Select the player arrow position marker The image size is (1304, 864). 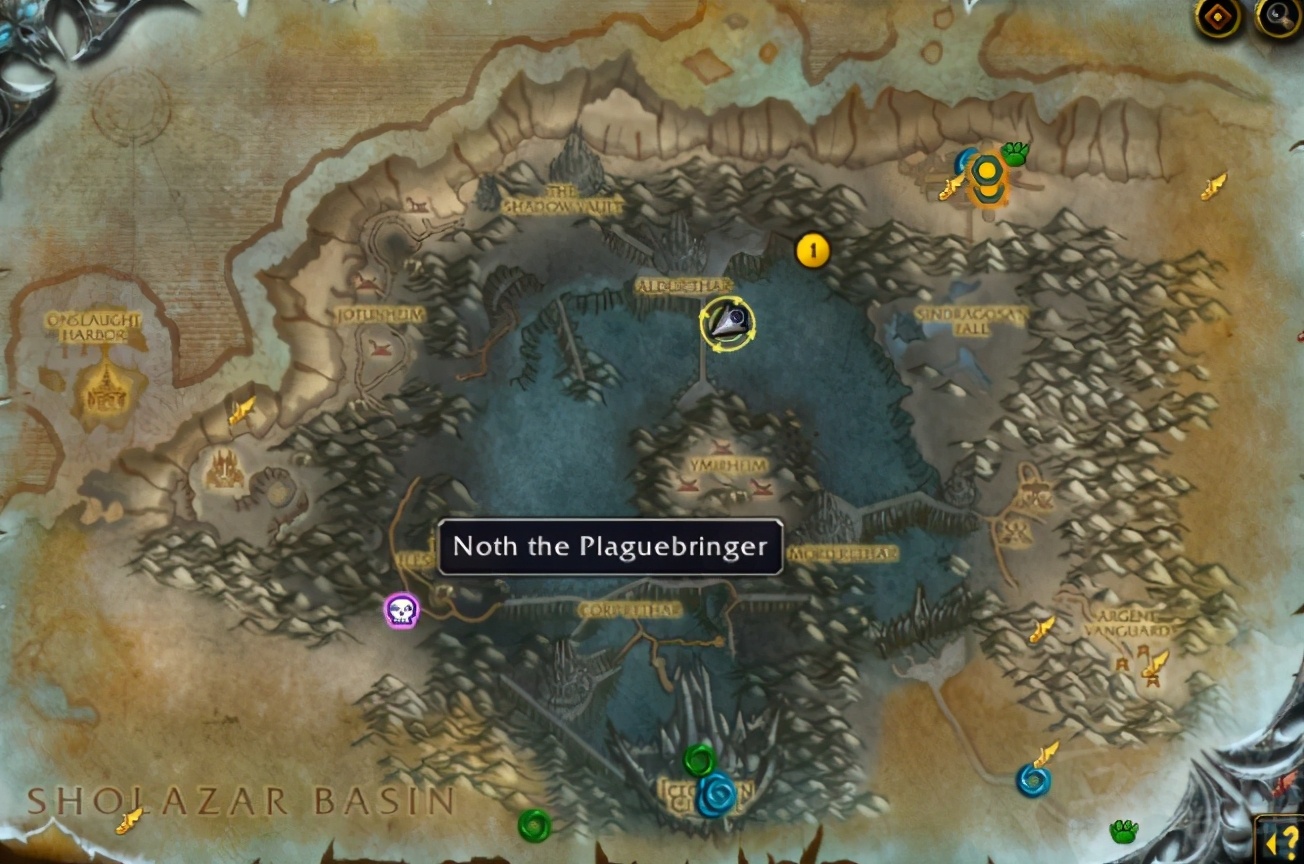pos(728,322)
